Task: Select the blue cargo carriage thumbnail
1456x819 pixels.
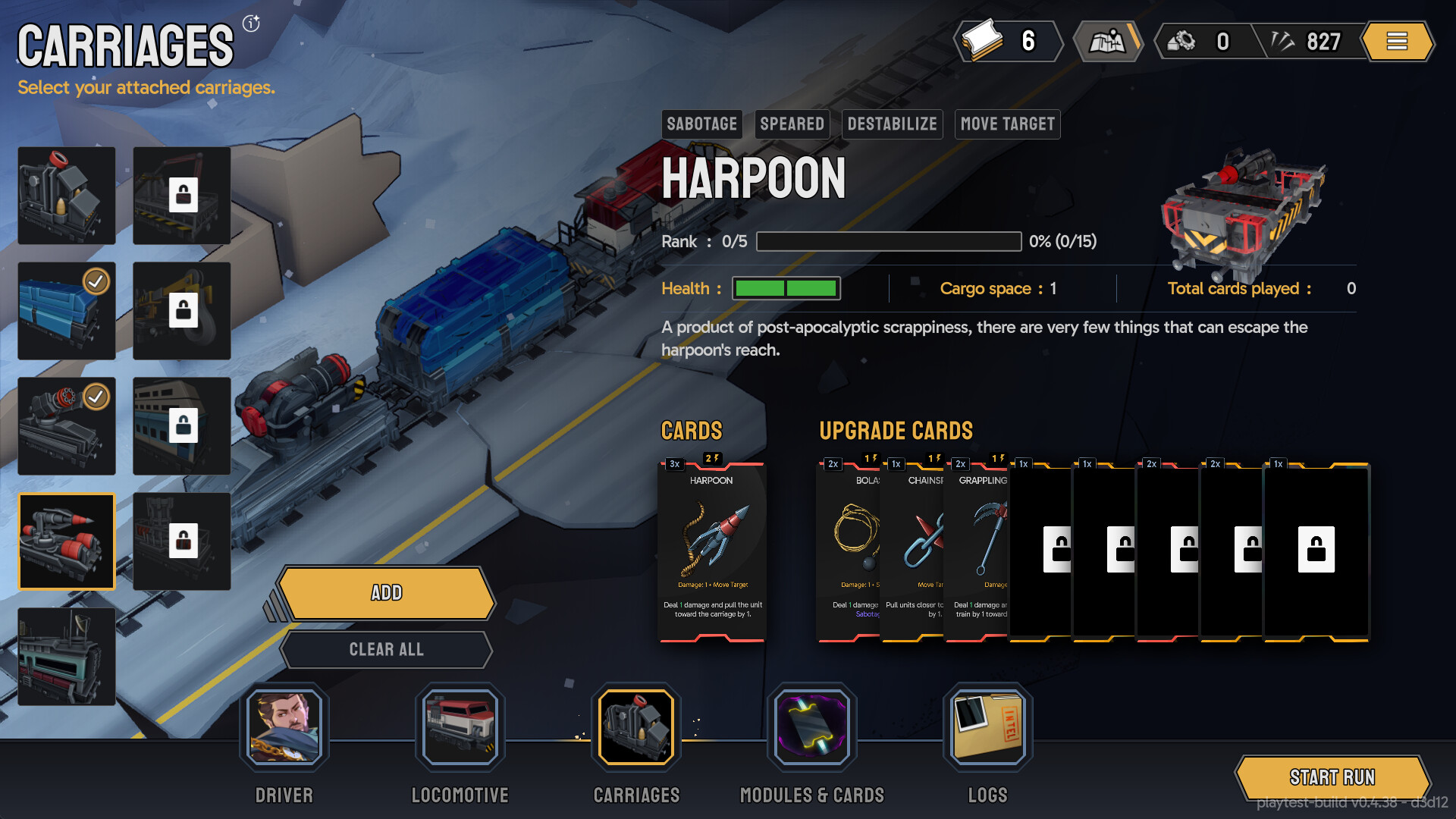Action: coord(67,311)
